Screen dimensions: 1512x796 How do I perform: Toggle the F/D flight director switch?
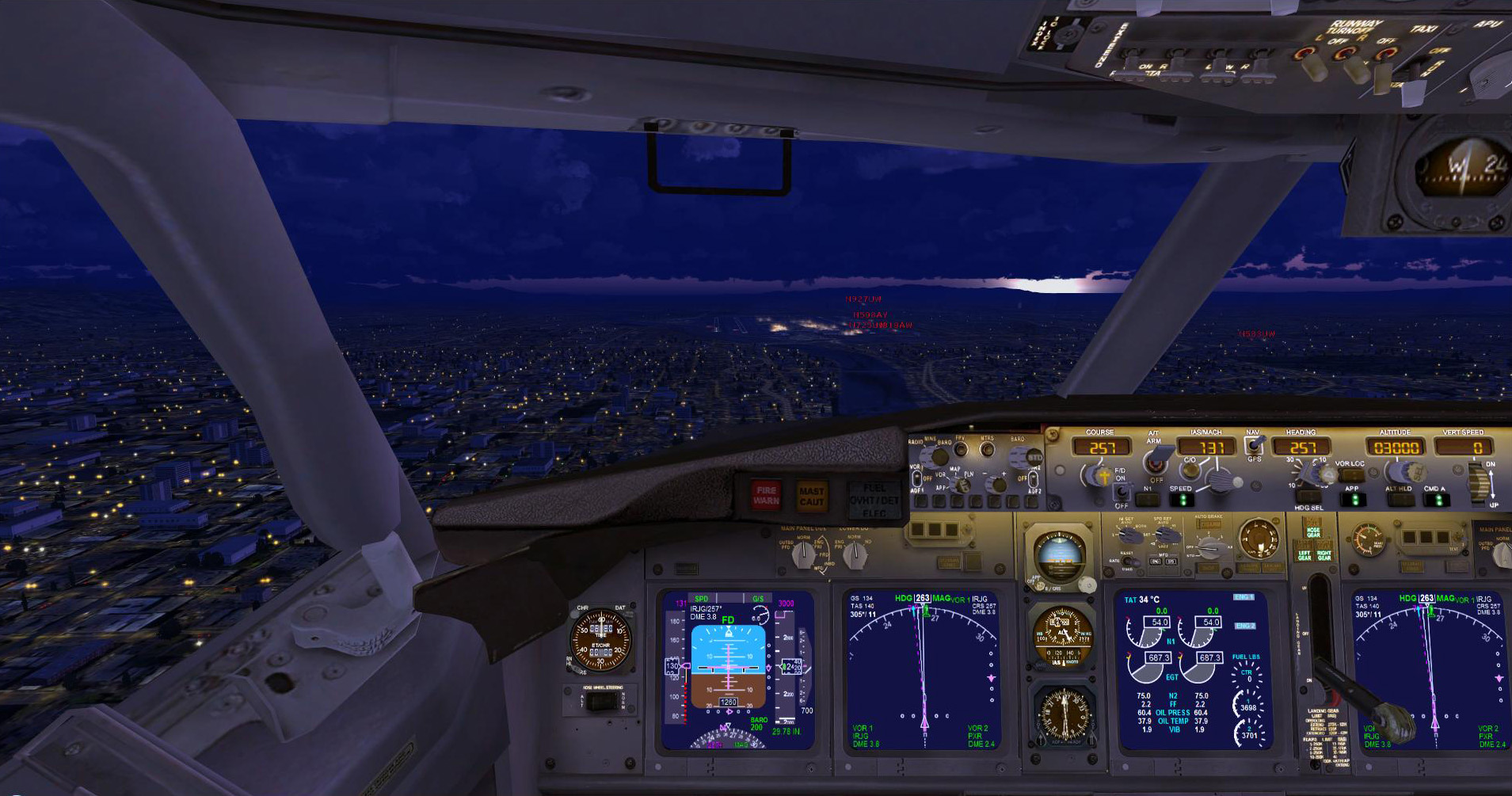tap(1122, 491)
